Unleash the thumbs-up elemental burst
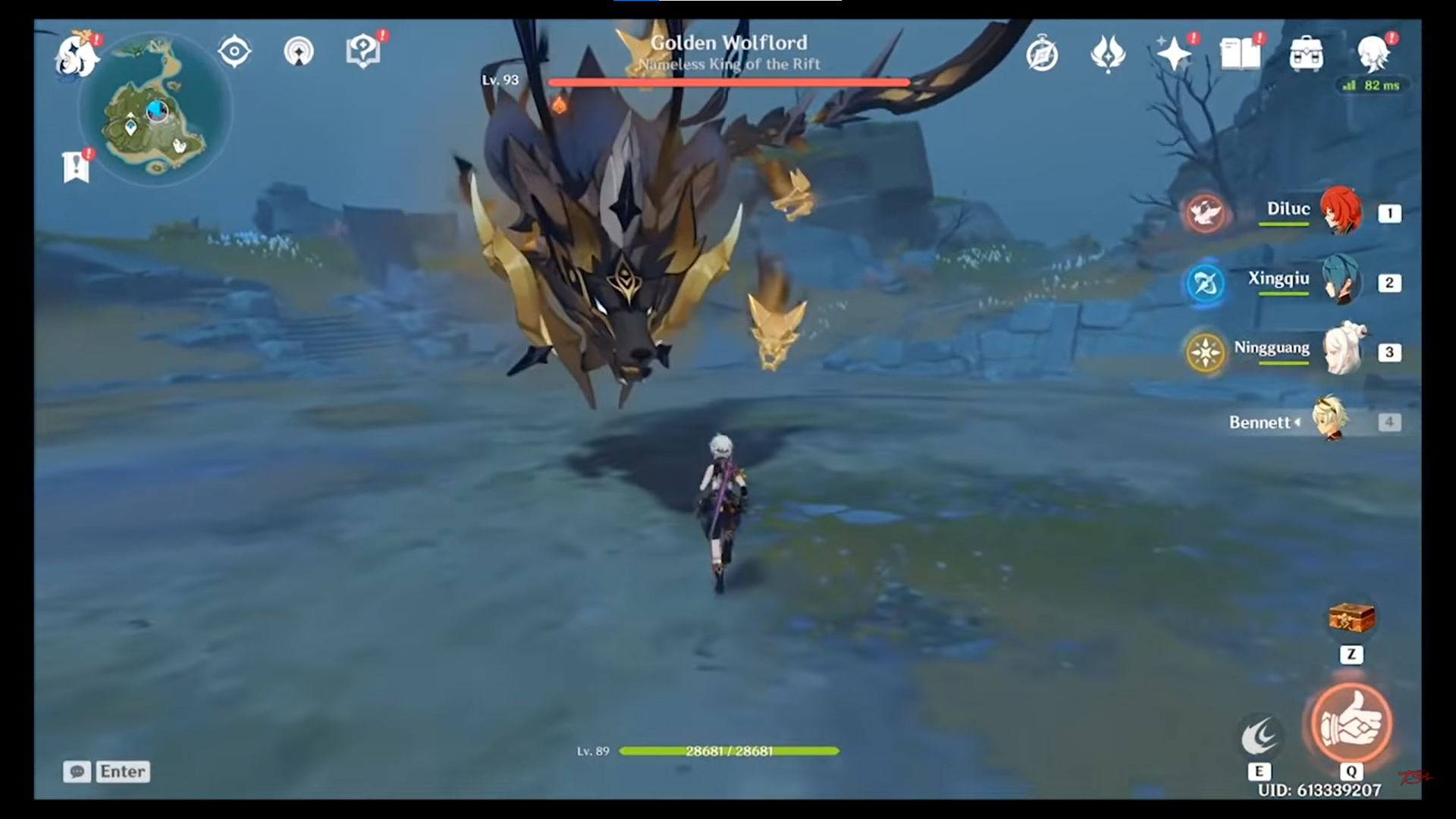The width and height of the screenshot is (1456, 819). (x=1351, y=723)
